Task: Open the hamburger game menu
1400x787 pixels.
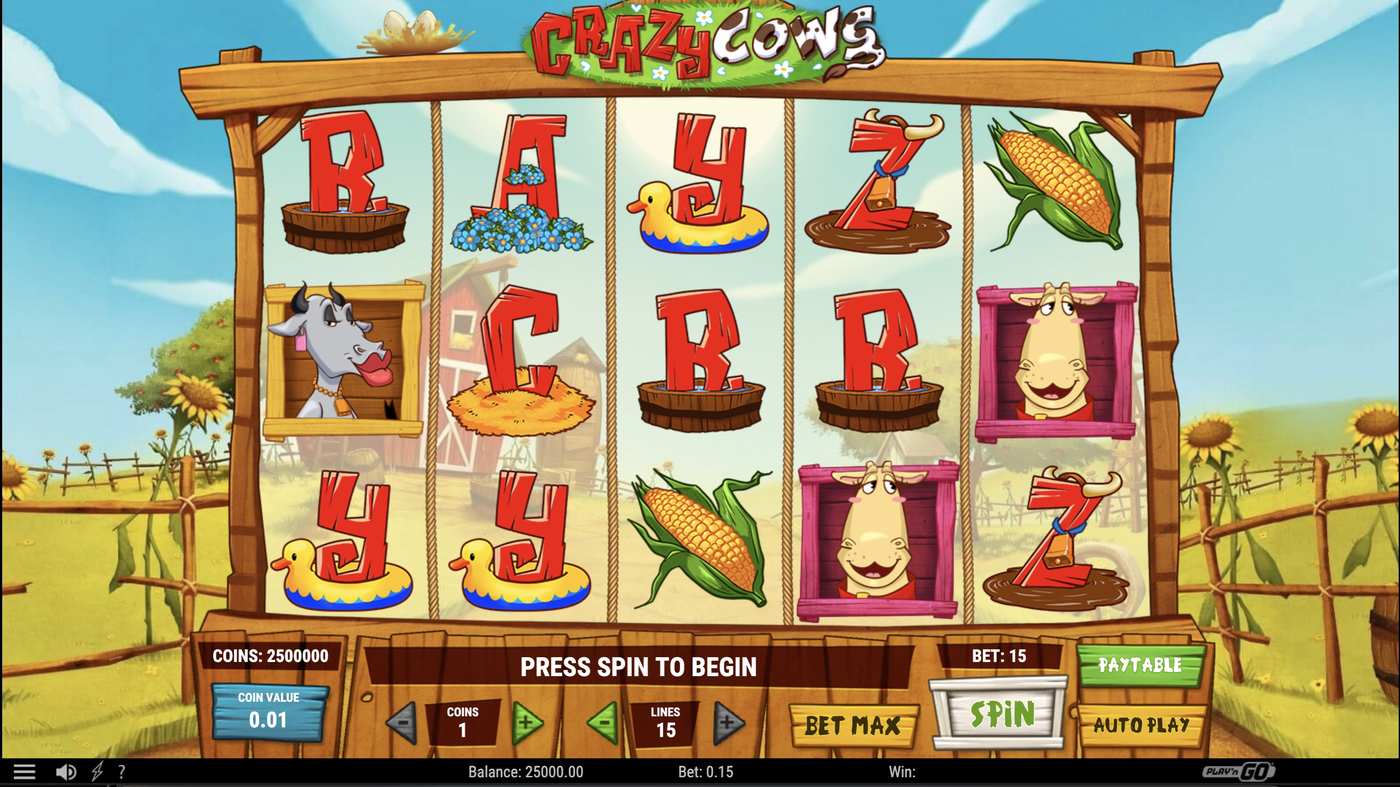Action: coord(24,770)
